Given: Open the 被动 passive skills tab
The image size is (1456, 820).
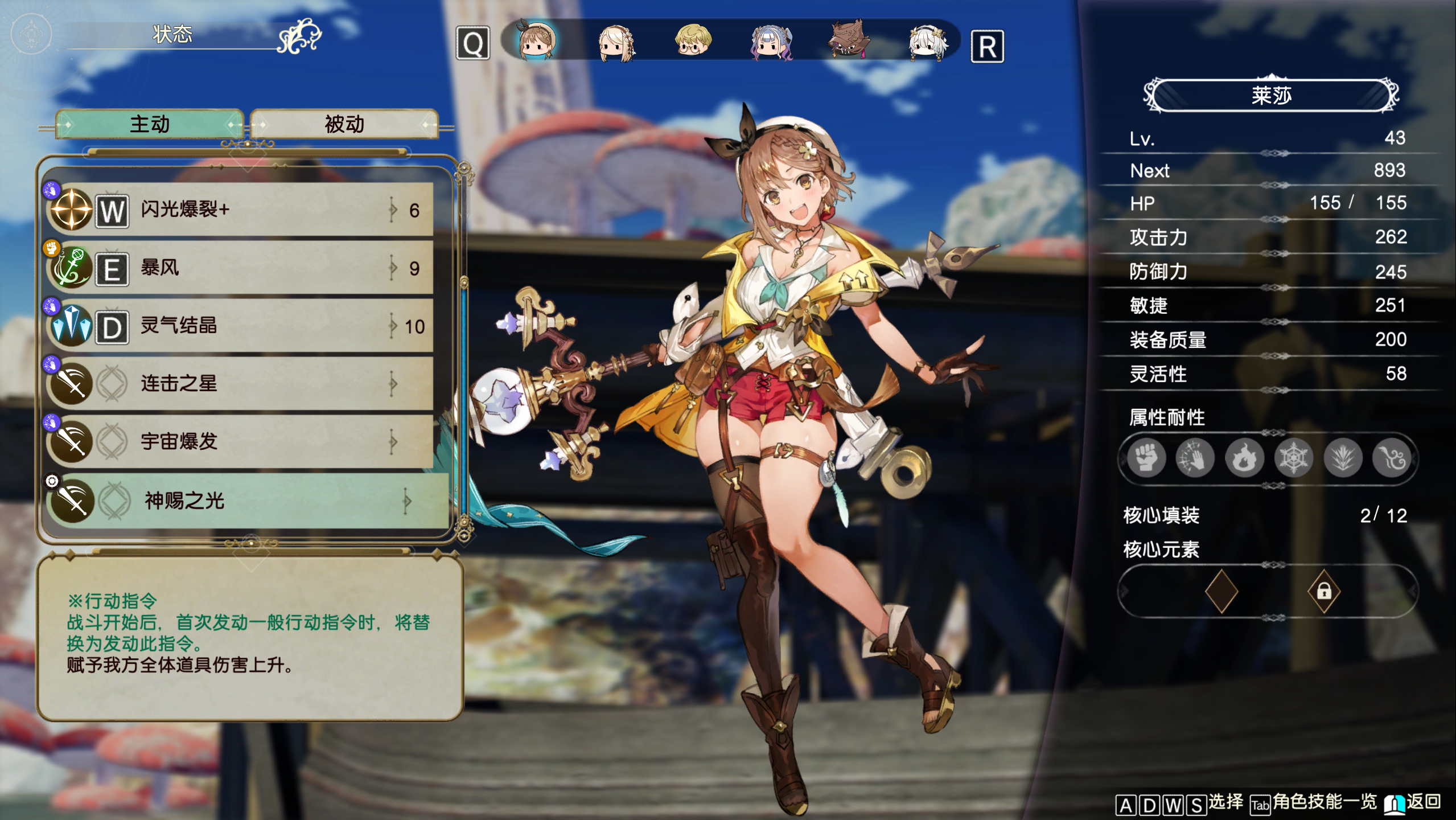Looking at the screenshot, I should click(x=344, y=124).
